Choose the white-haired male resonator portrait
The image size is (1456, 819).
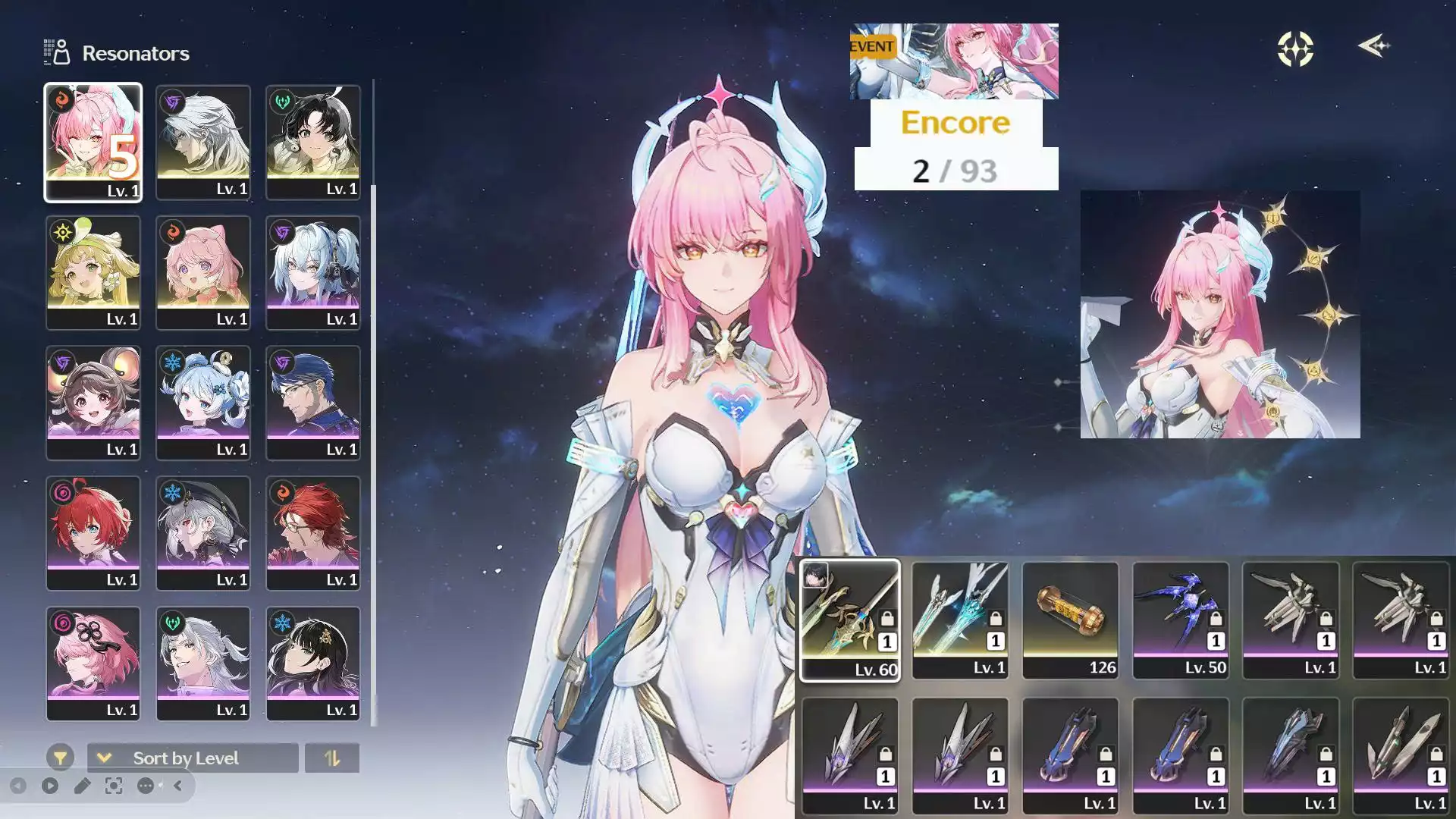[202, 142]
